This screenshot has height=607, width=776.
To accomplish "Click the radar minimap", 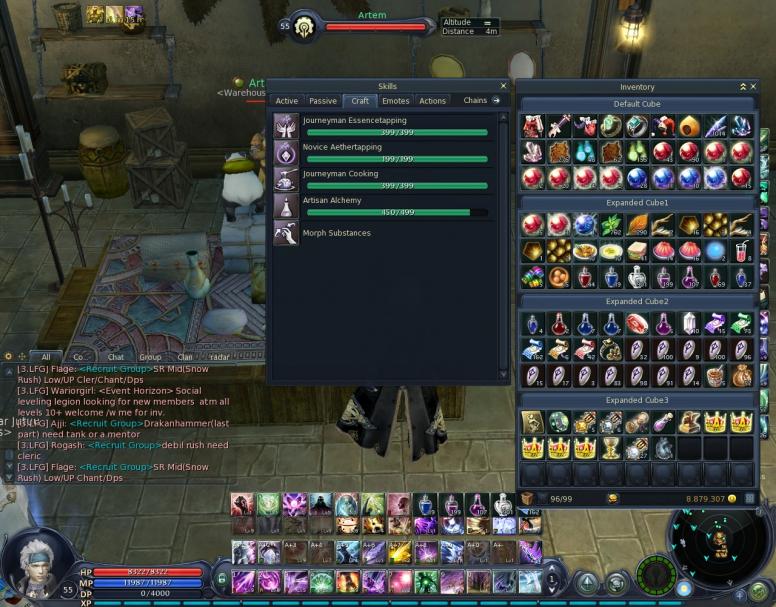I will click(718, 546).
